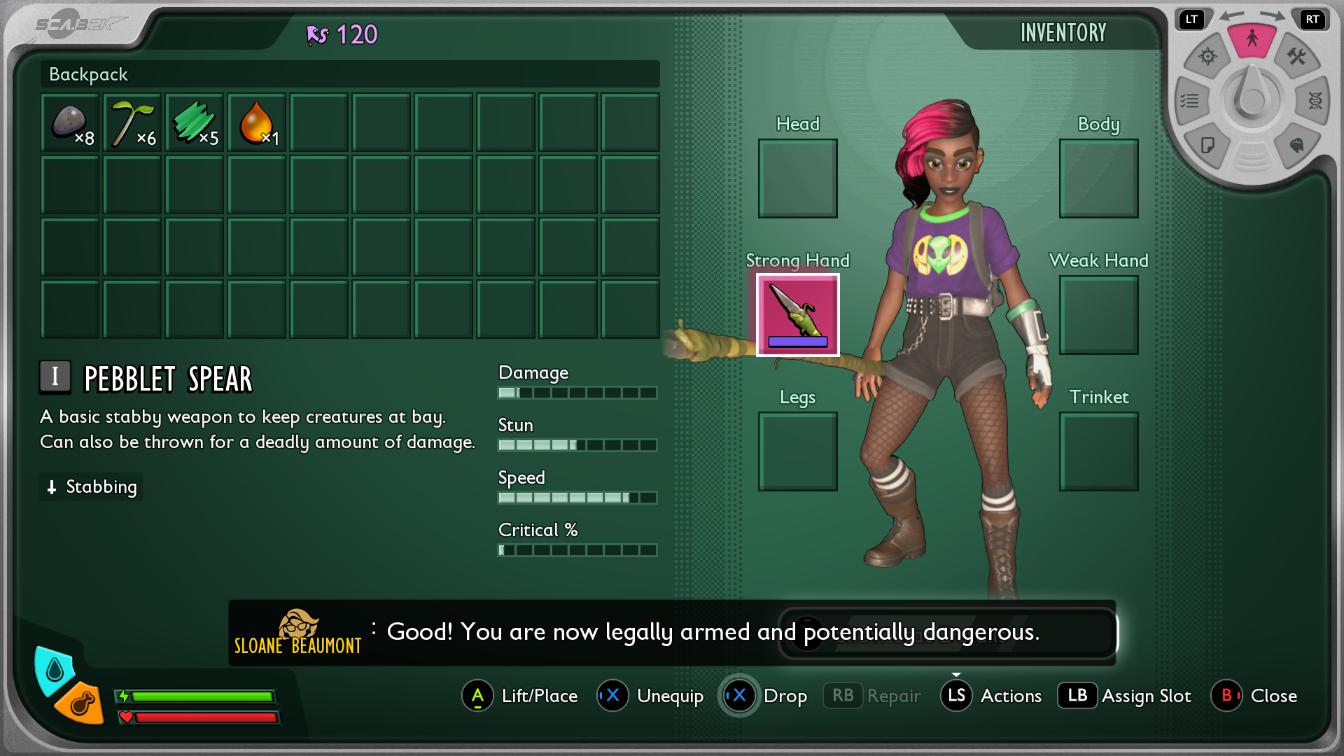
Task: Select the equipped Pebblet Spear in Strong Hand
Action: point(798,315)
